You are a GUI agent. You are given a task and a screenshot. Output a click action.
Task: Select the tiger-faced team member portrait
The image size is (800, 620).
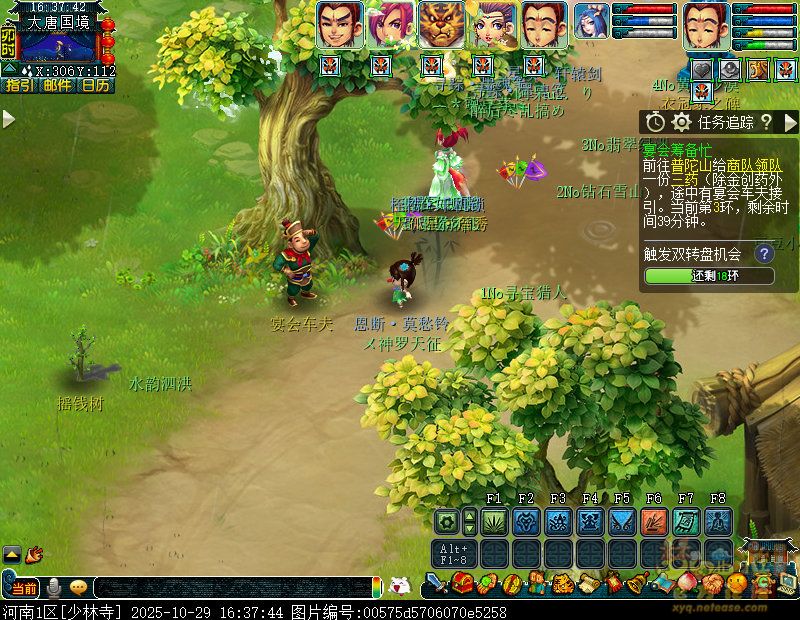pyautogui.click(x=441, y=25)
